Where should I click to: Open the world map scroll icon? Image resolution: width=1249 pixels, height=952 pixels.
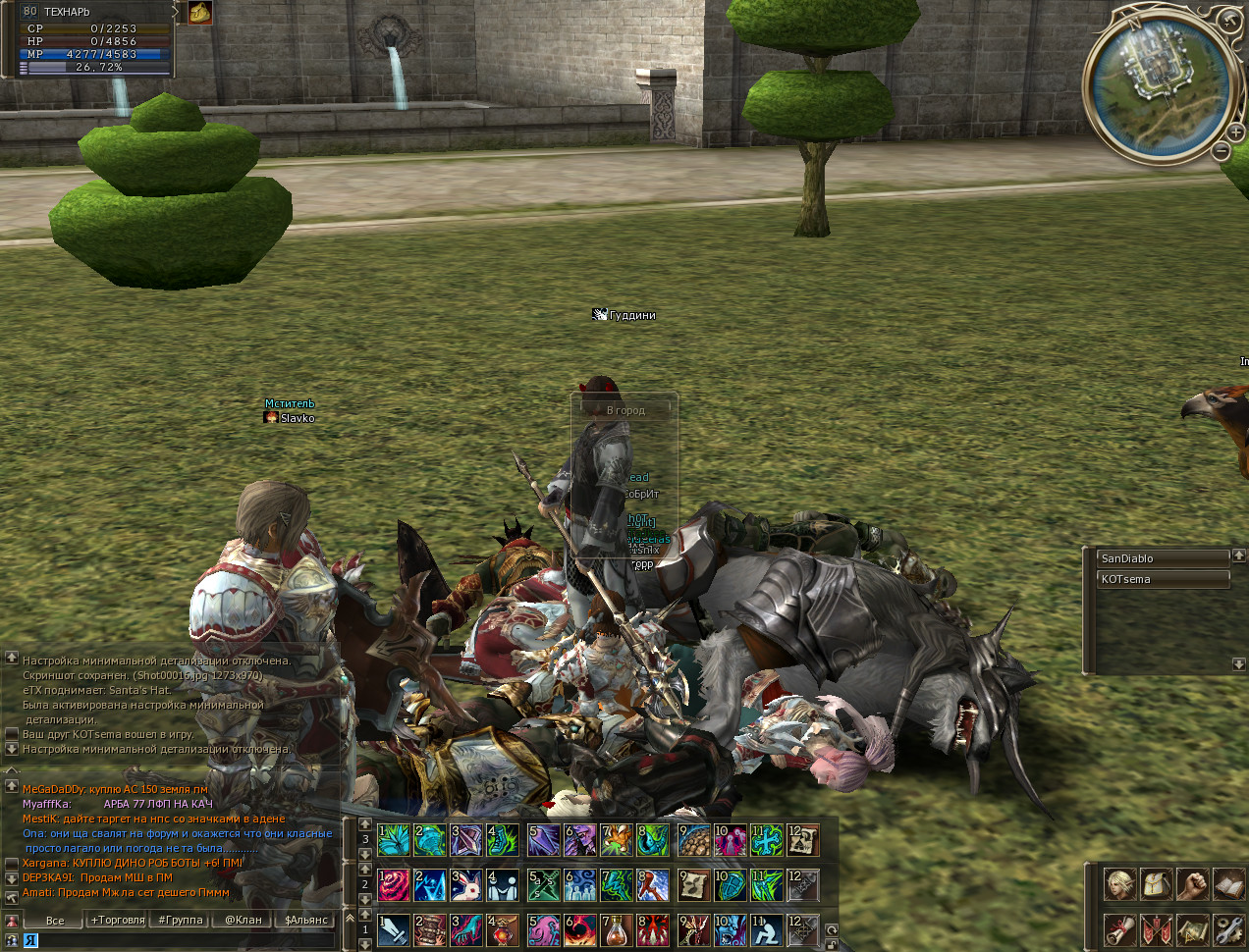click(x=1193, y=928)
